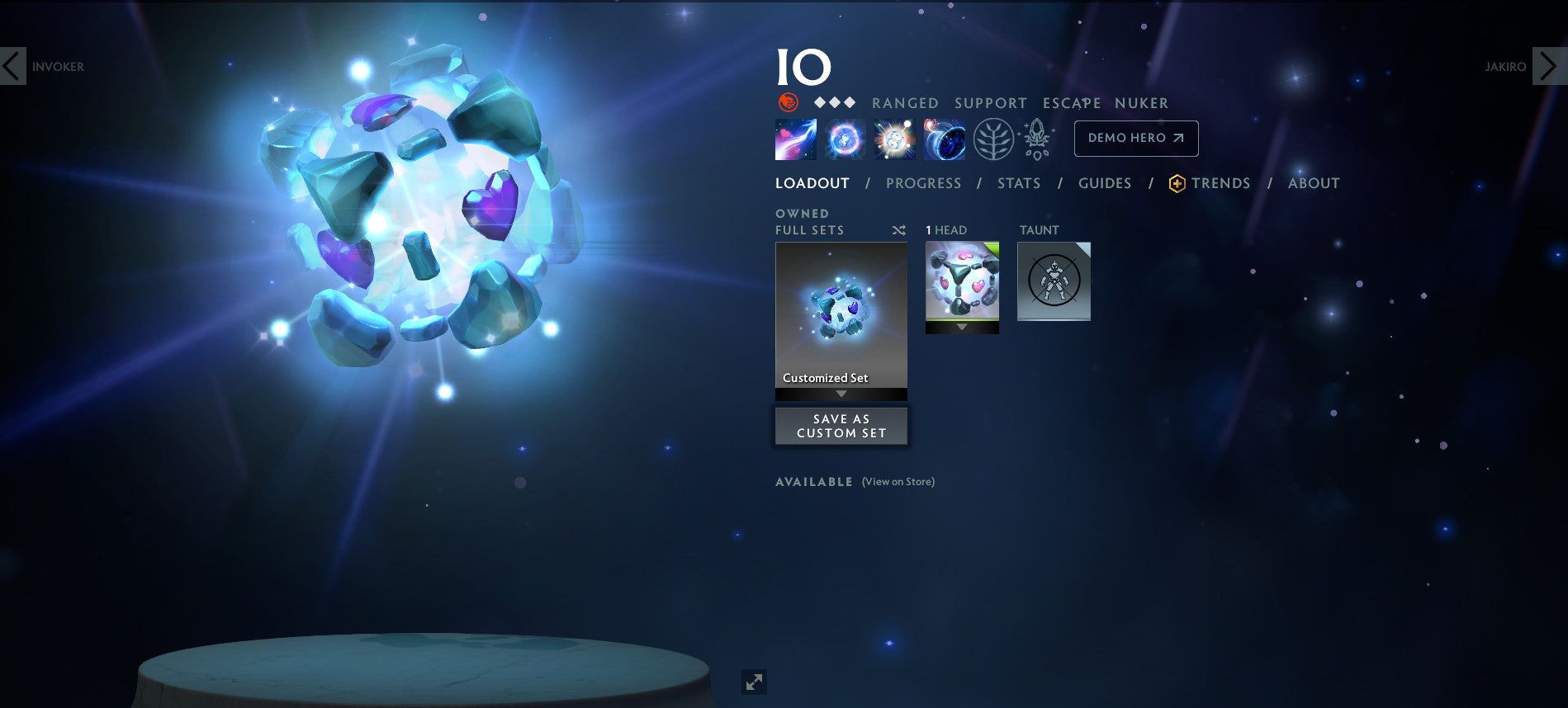
Task: Shuffle loadout with the crossed-arrows toggle
Action: coord(899,231)
